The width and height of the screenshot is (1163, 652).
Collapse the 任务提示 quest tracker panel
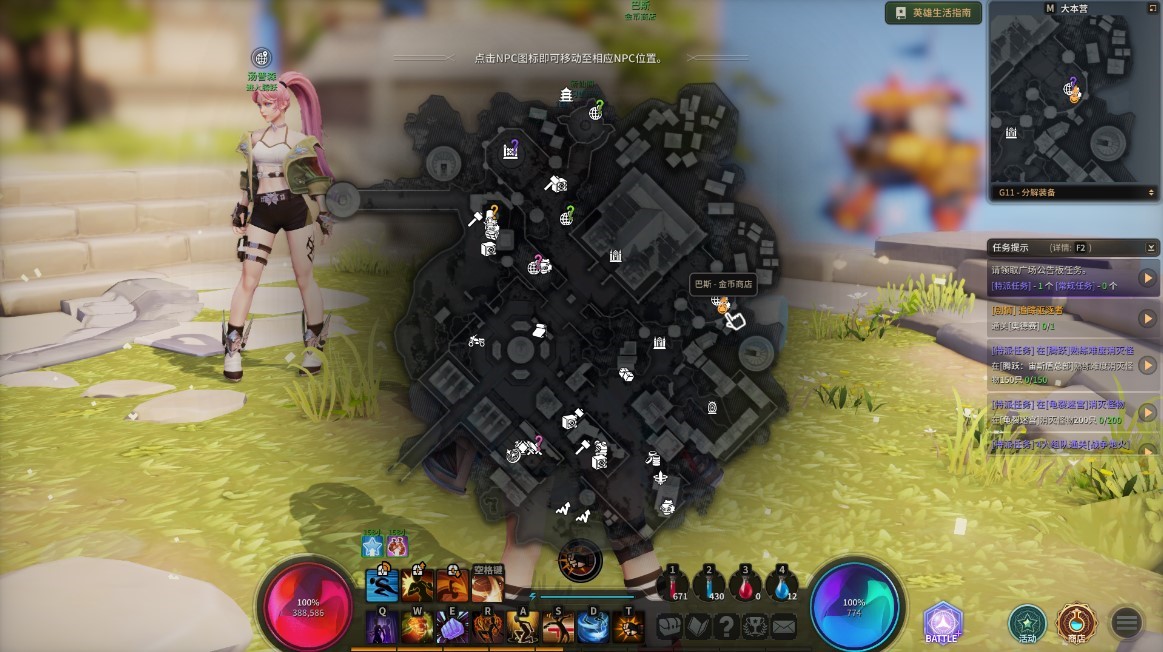pos(1151,247)
